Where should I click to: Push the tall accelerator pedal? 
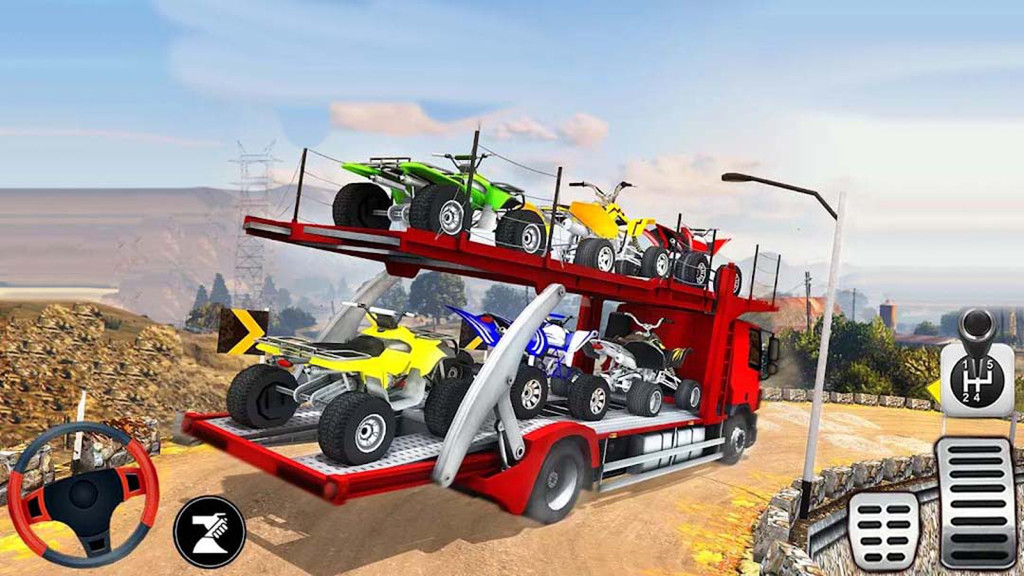[x=975, y=502]
